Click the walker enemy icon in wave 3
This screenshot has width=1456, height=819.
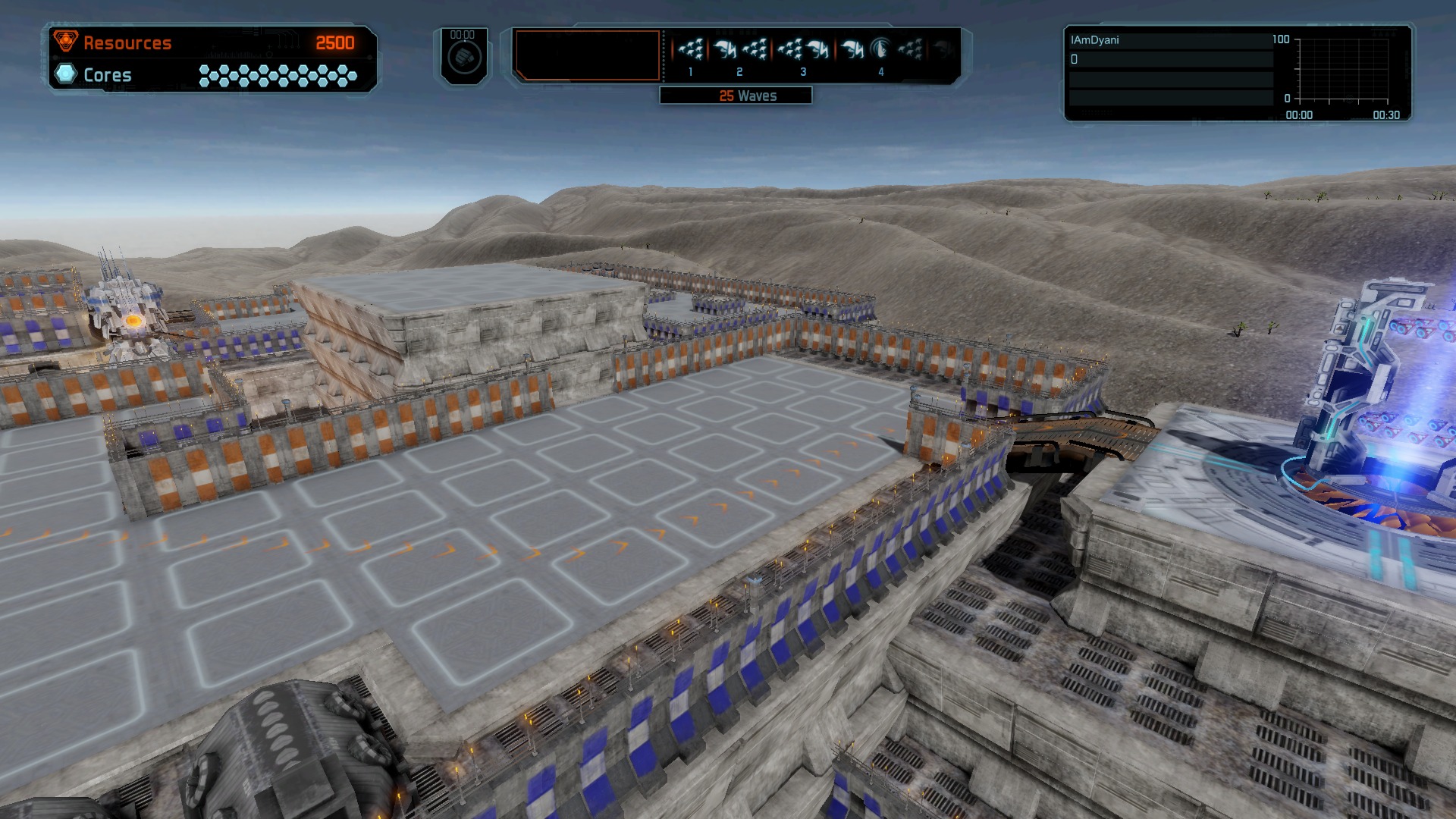820,49
